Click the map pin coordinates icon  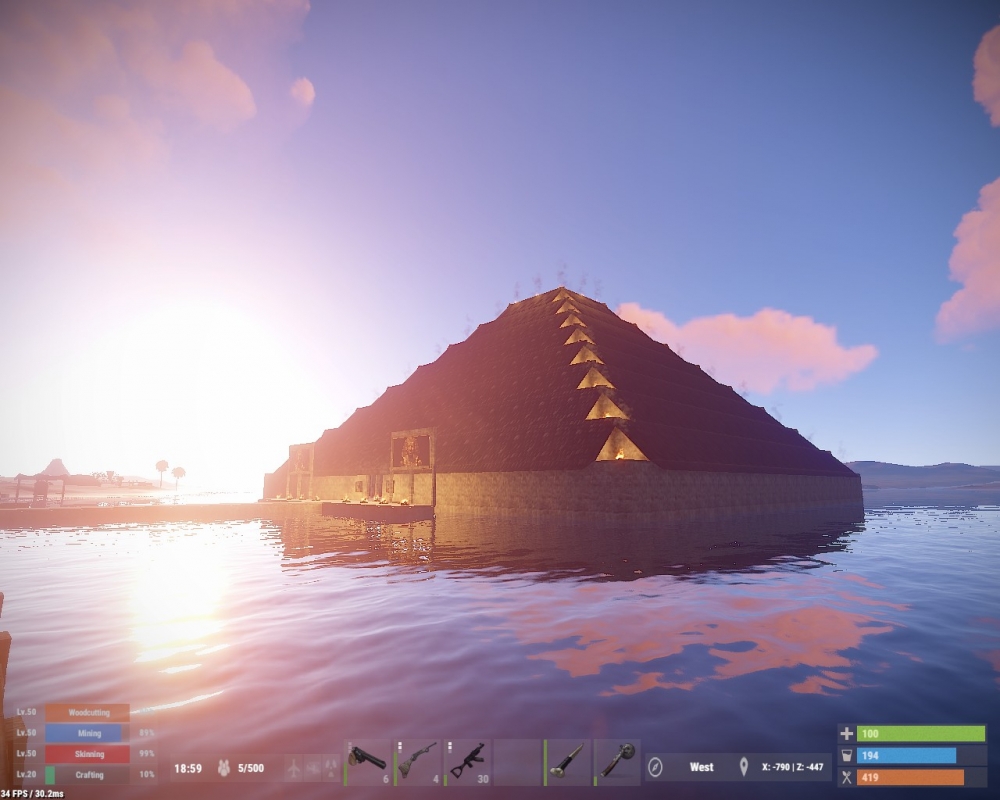(743, 767)
